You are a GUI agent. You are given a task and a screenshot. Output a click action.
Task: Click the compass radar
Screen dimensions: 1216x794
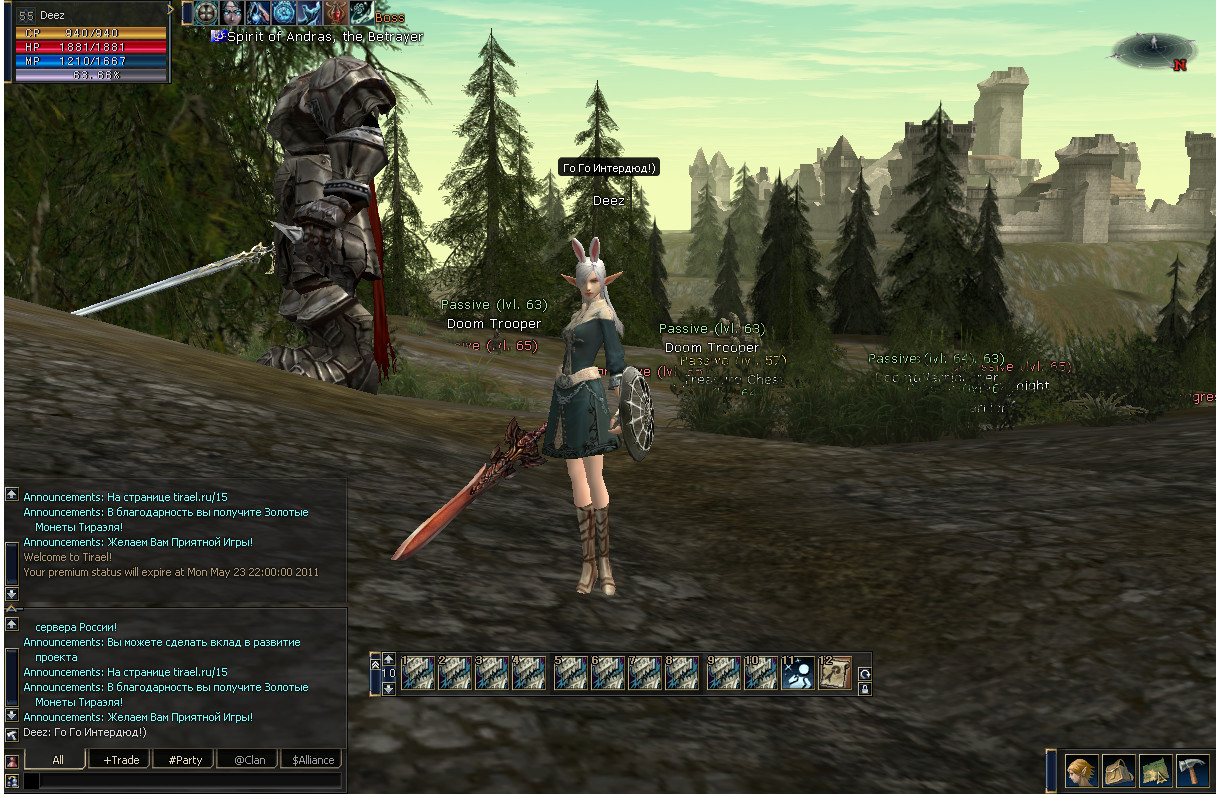click(x=1155, y=48)
